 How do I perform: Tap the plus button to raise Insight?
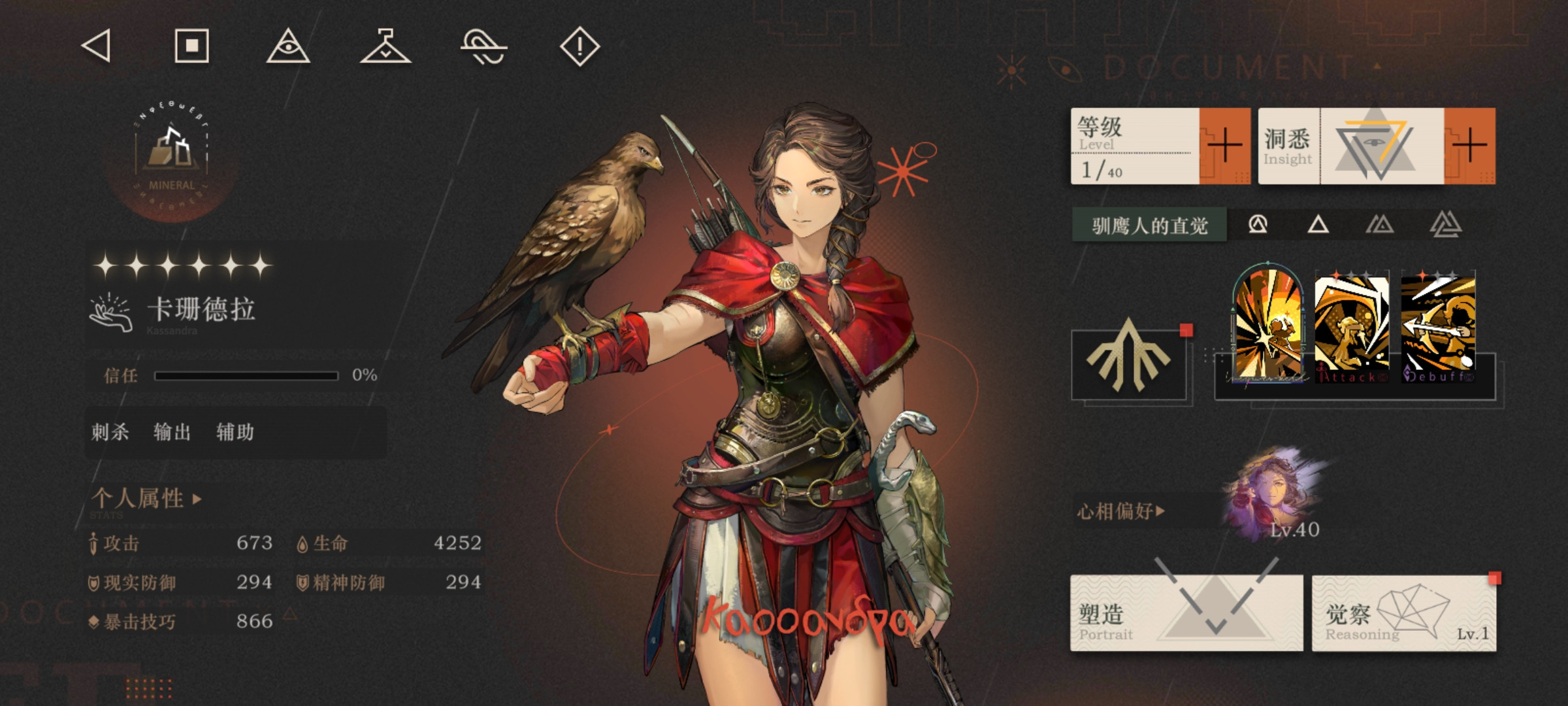pos(1469,145)
